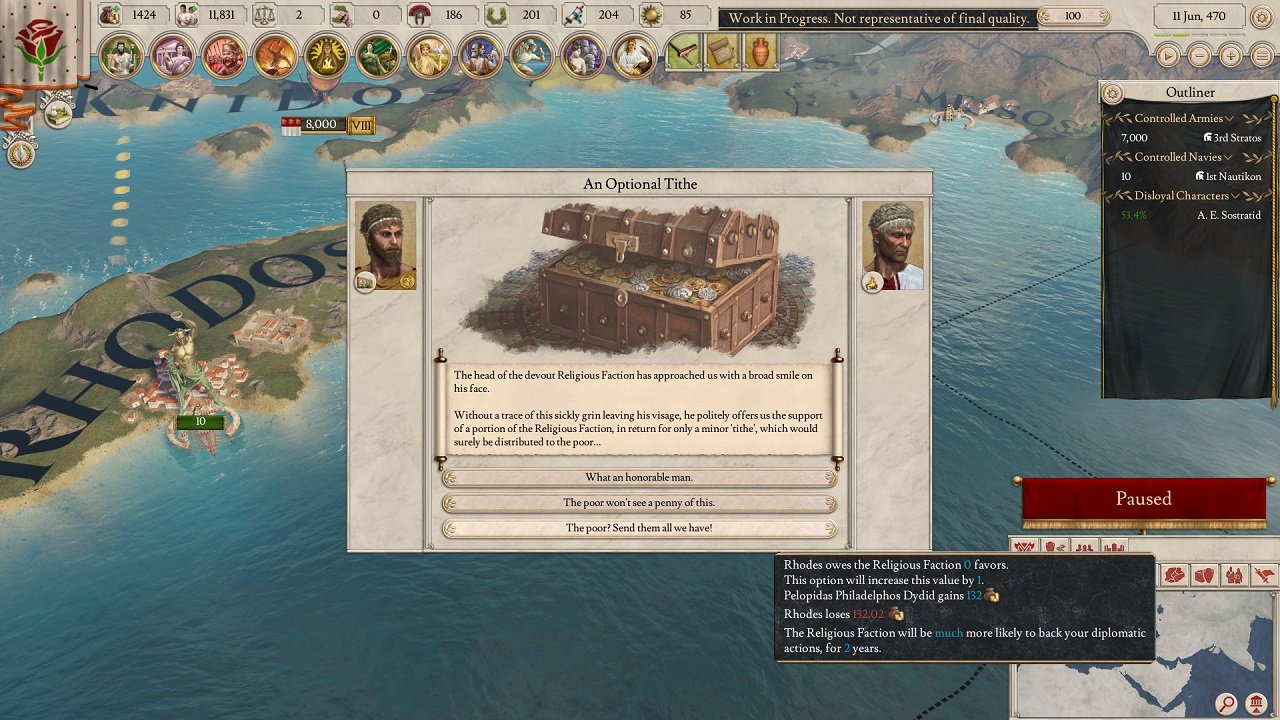Open the game menu via the hamburger icon
Screen dimensions: 1280x720
pos(1261,56)
